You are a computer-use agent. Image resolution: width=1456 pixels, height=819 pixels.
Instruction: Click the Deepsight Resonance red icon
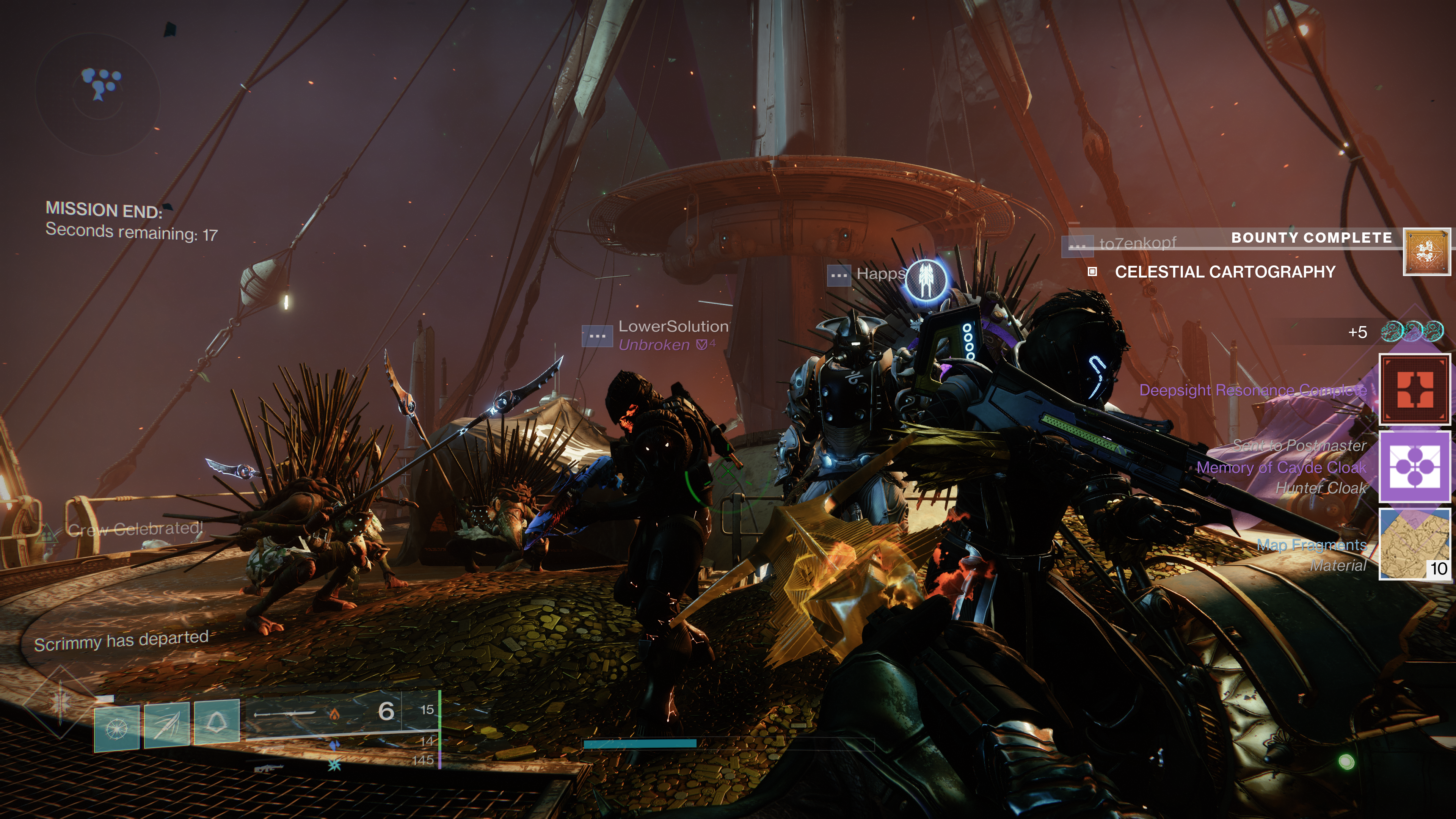tap(1415, 389)
